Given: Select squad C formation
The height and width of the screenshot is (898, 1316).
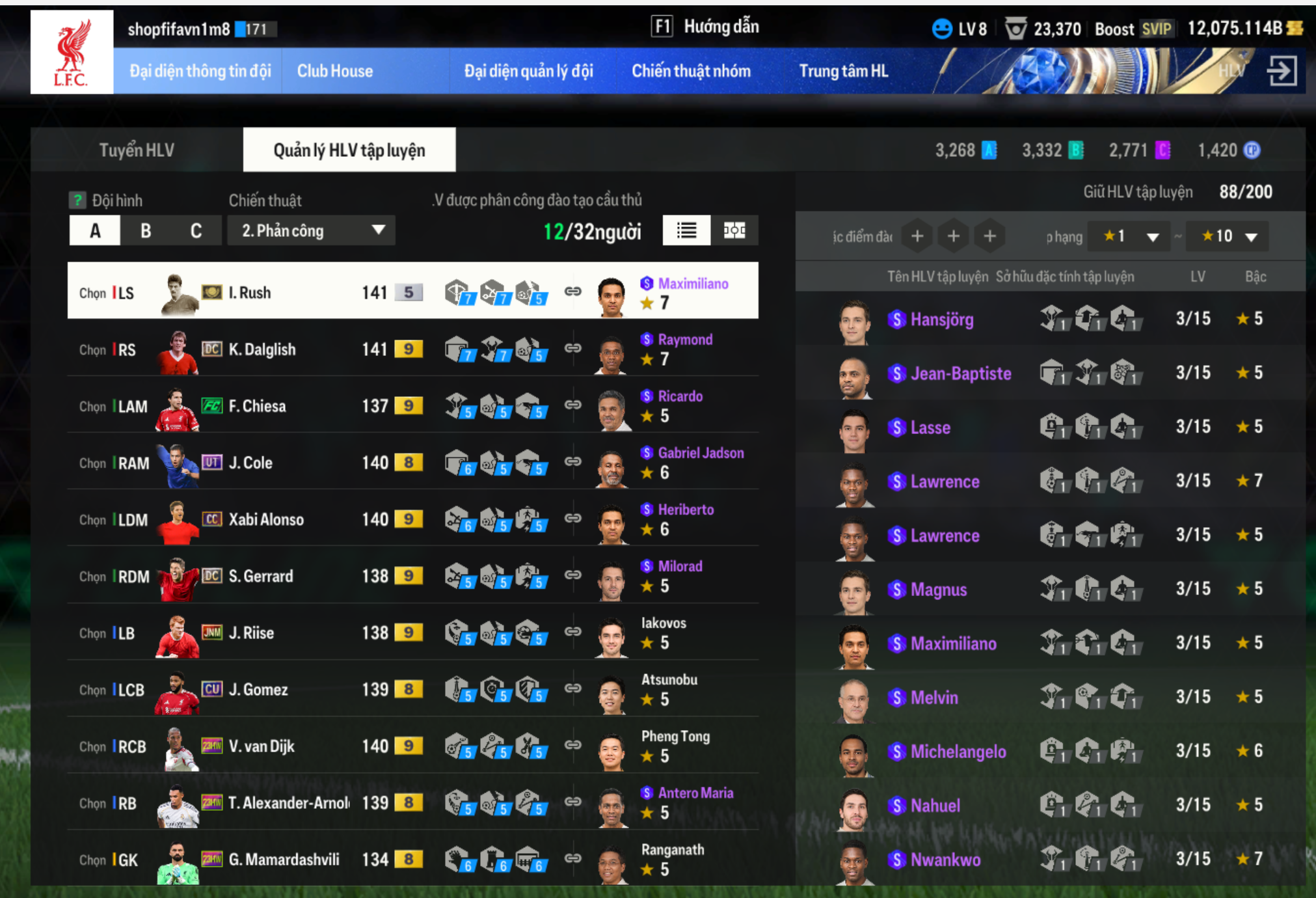Looking at the screenshot, I should tap(196, 231).
